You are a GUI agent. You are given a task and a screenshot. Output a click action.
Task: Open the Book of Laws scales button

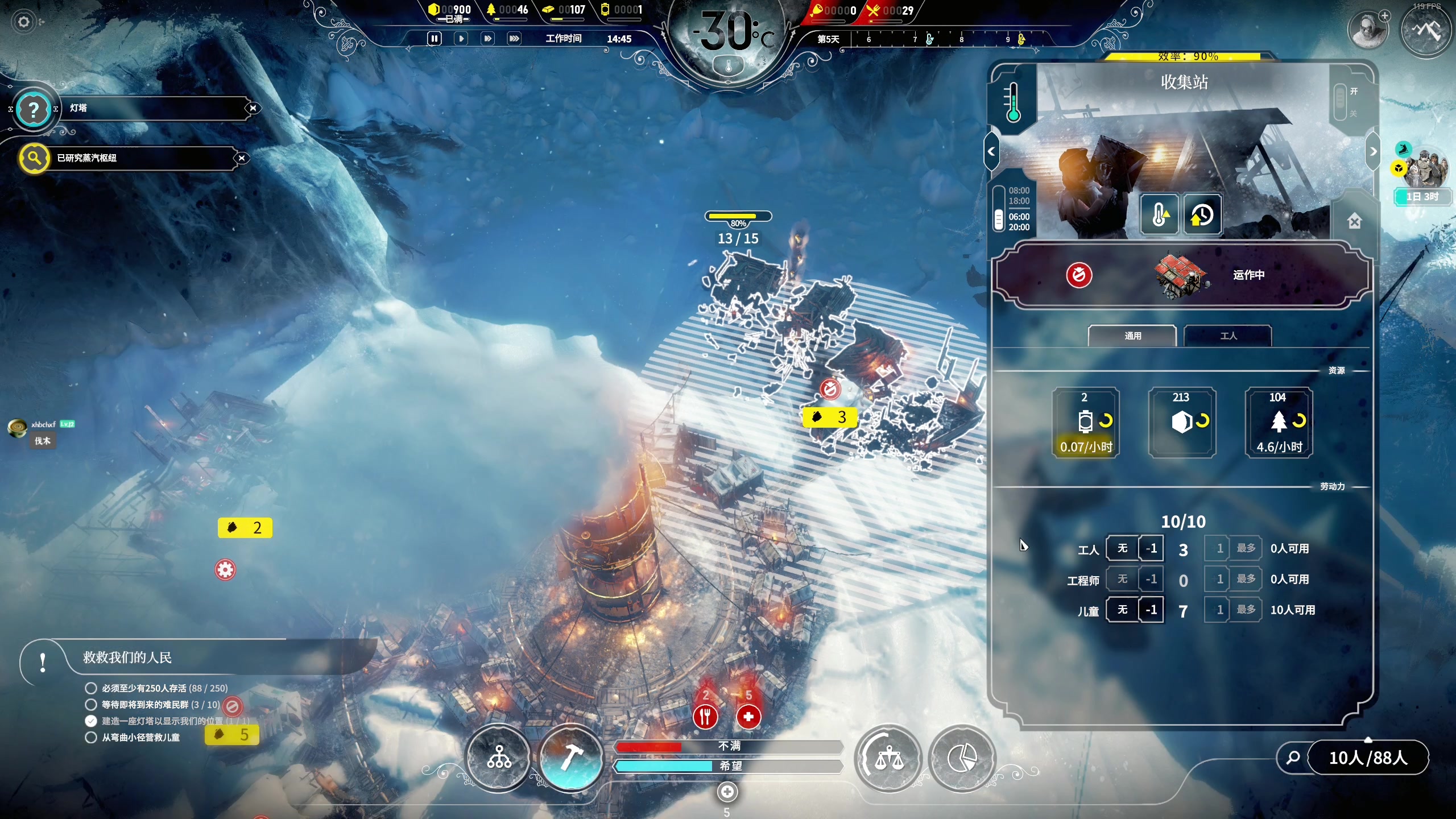pyautogui.click(x=888, y=758)
